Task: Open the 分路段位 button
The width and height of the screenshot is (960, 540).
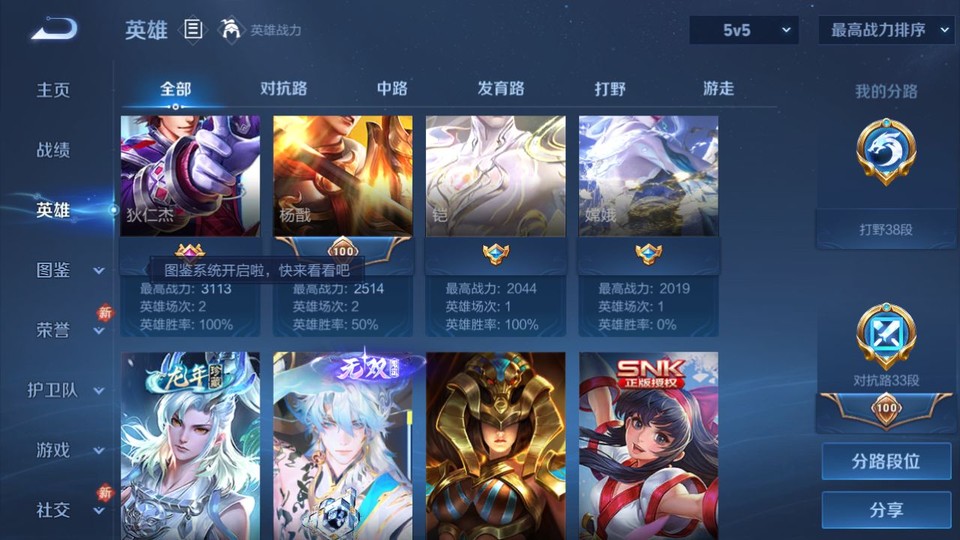Action: point(886,462)
